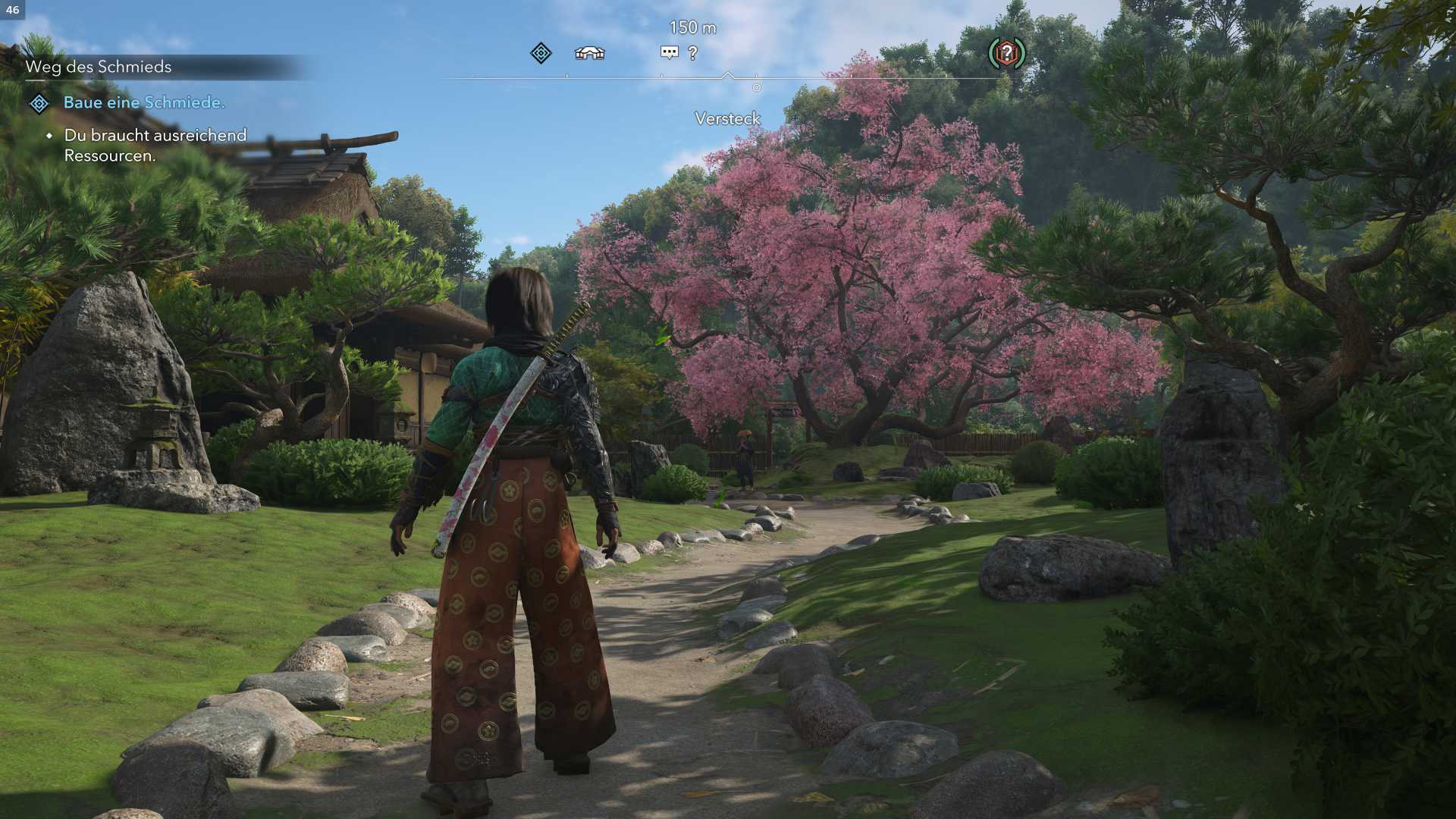The image size is (1456, 819).
Task: Open the "Weg des Schmieds" quest tracker
Action: pyautogui.click(x=99, y=67)
